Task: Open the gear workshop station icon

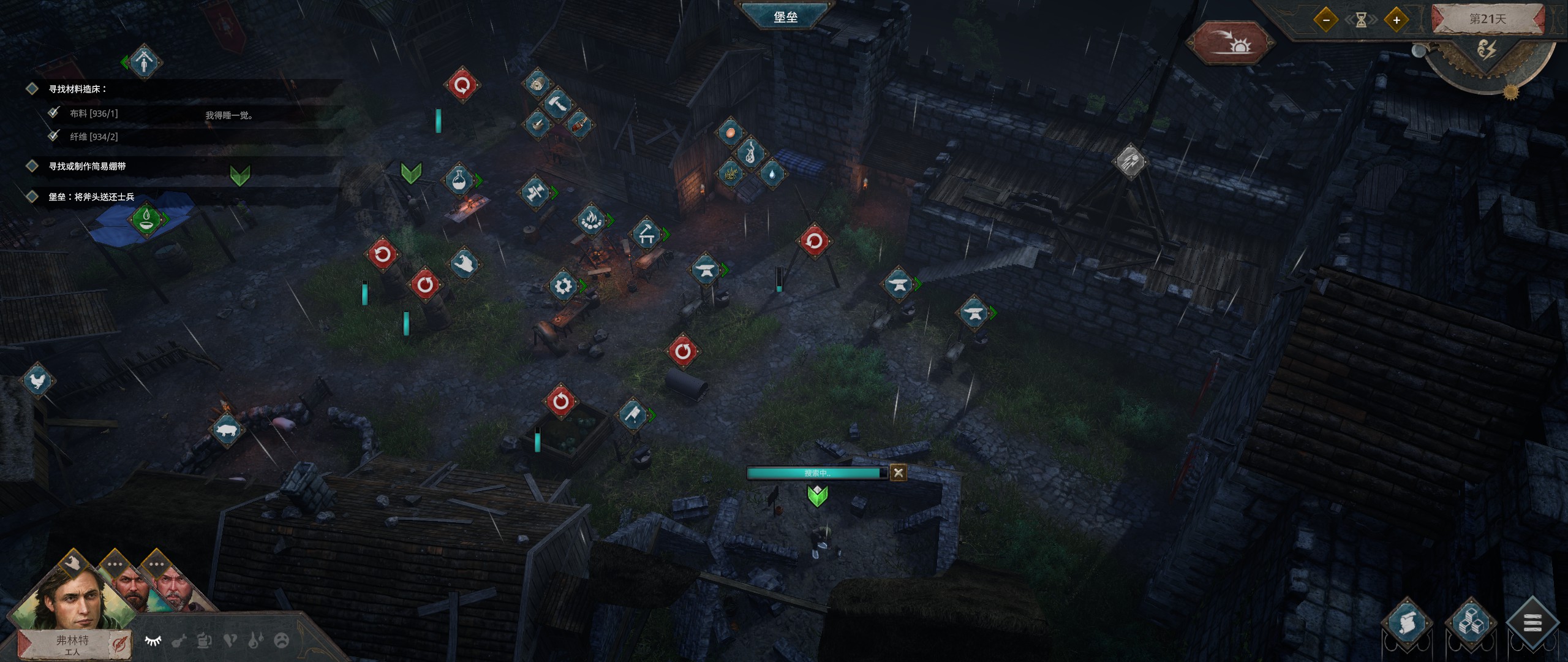Action: (x=563, y=285)
